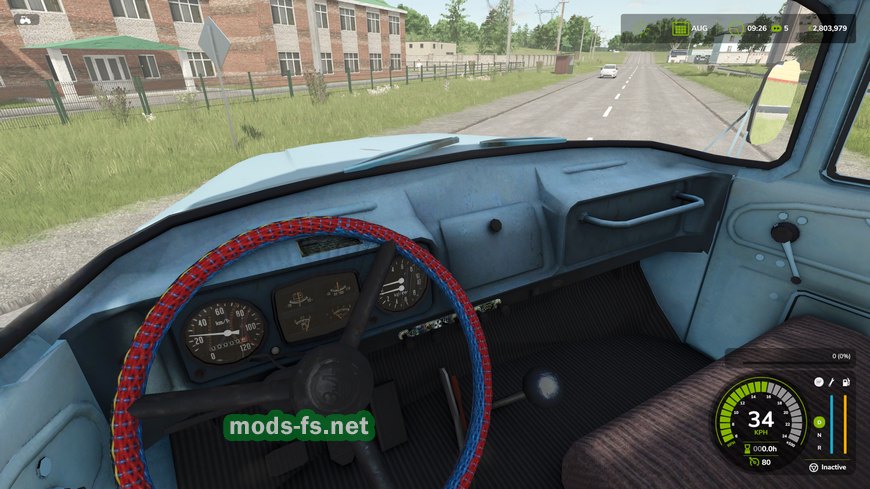Screen dimensions: 870x489
Task: Click the green D gear indicator
Action: coord(819,422)
